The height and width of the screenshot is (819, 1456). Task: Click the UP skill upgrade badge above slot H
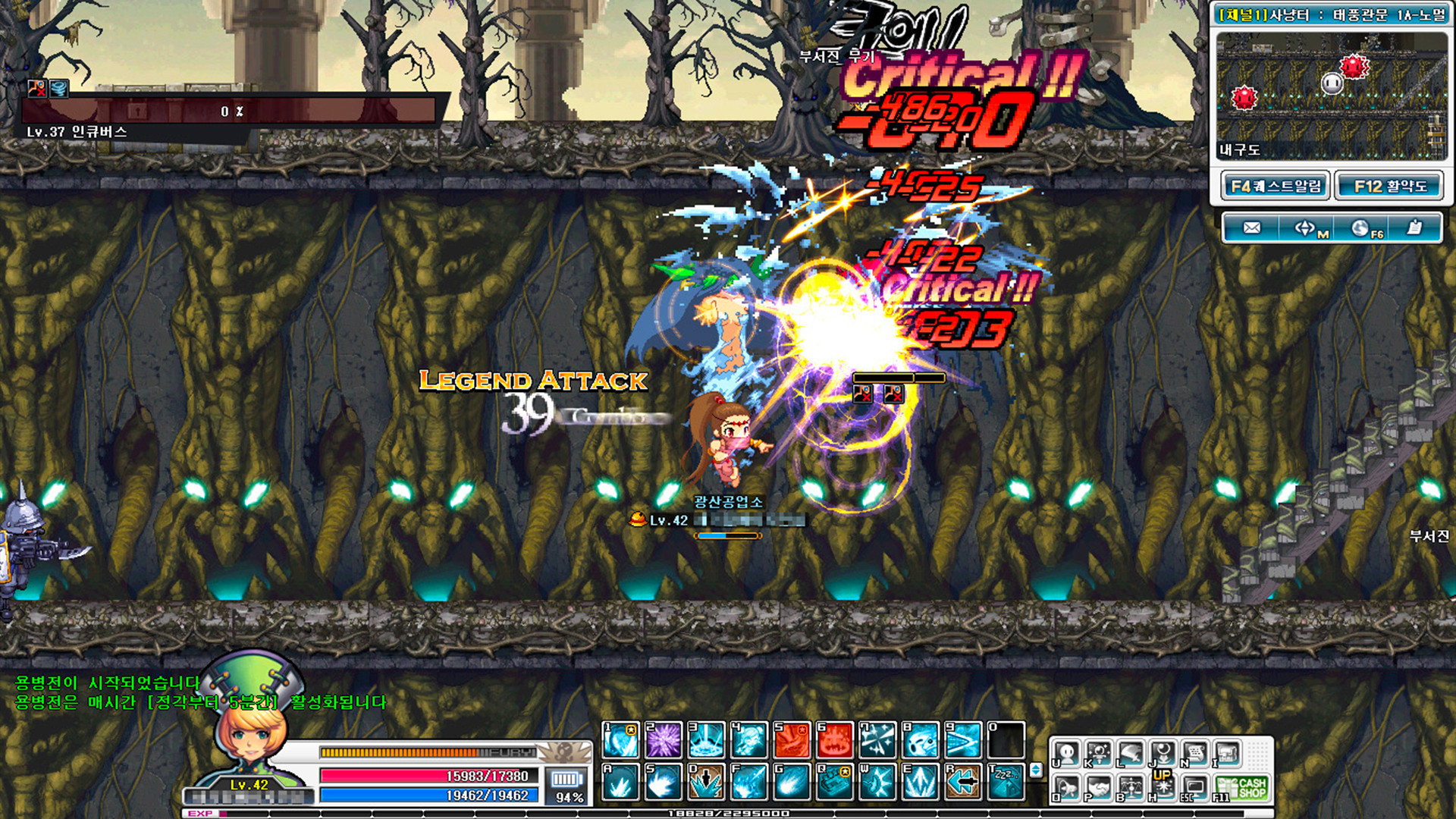(1162, 773)
